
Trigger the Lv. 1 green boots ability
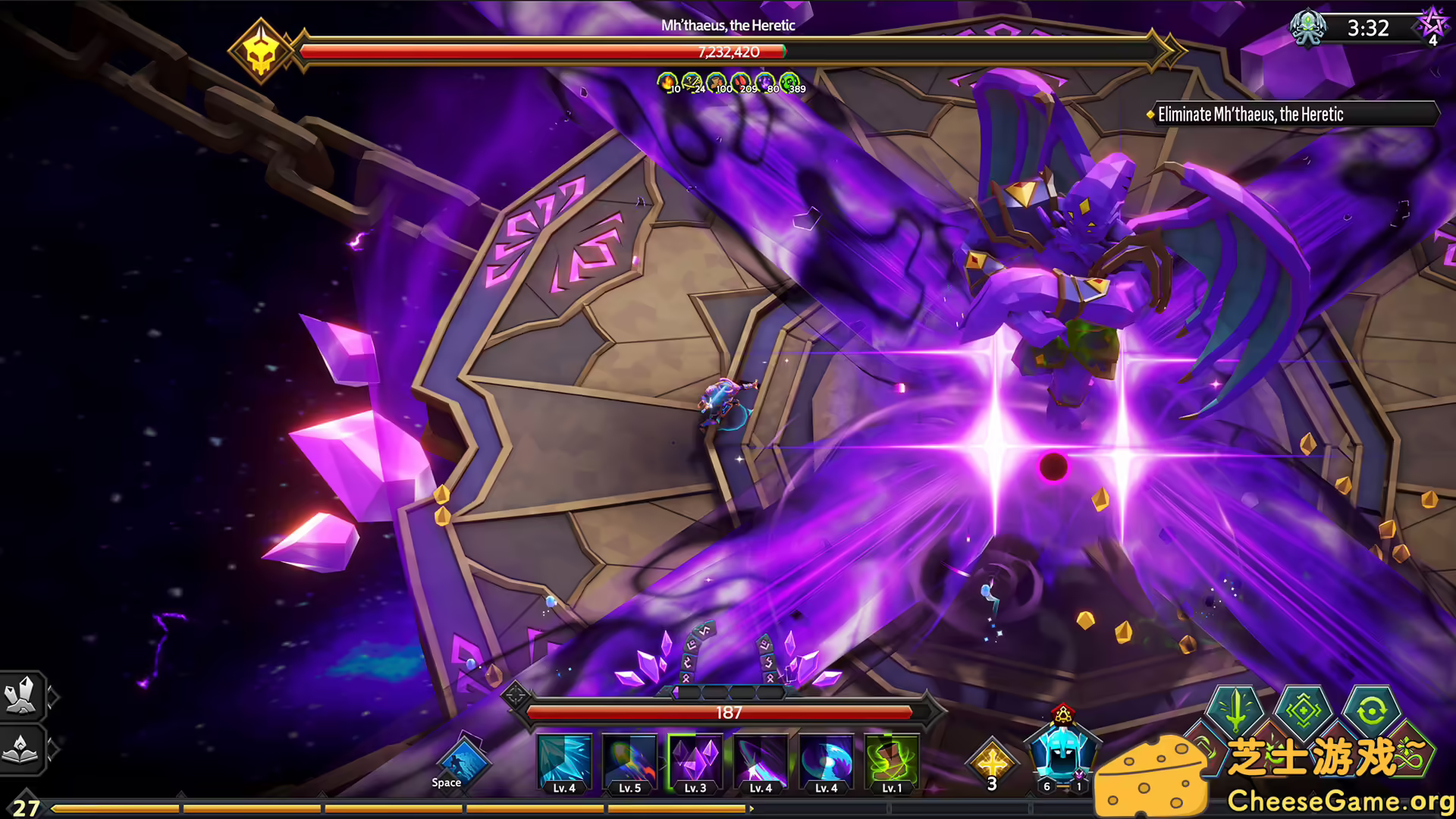click(x=892, y=762)
